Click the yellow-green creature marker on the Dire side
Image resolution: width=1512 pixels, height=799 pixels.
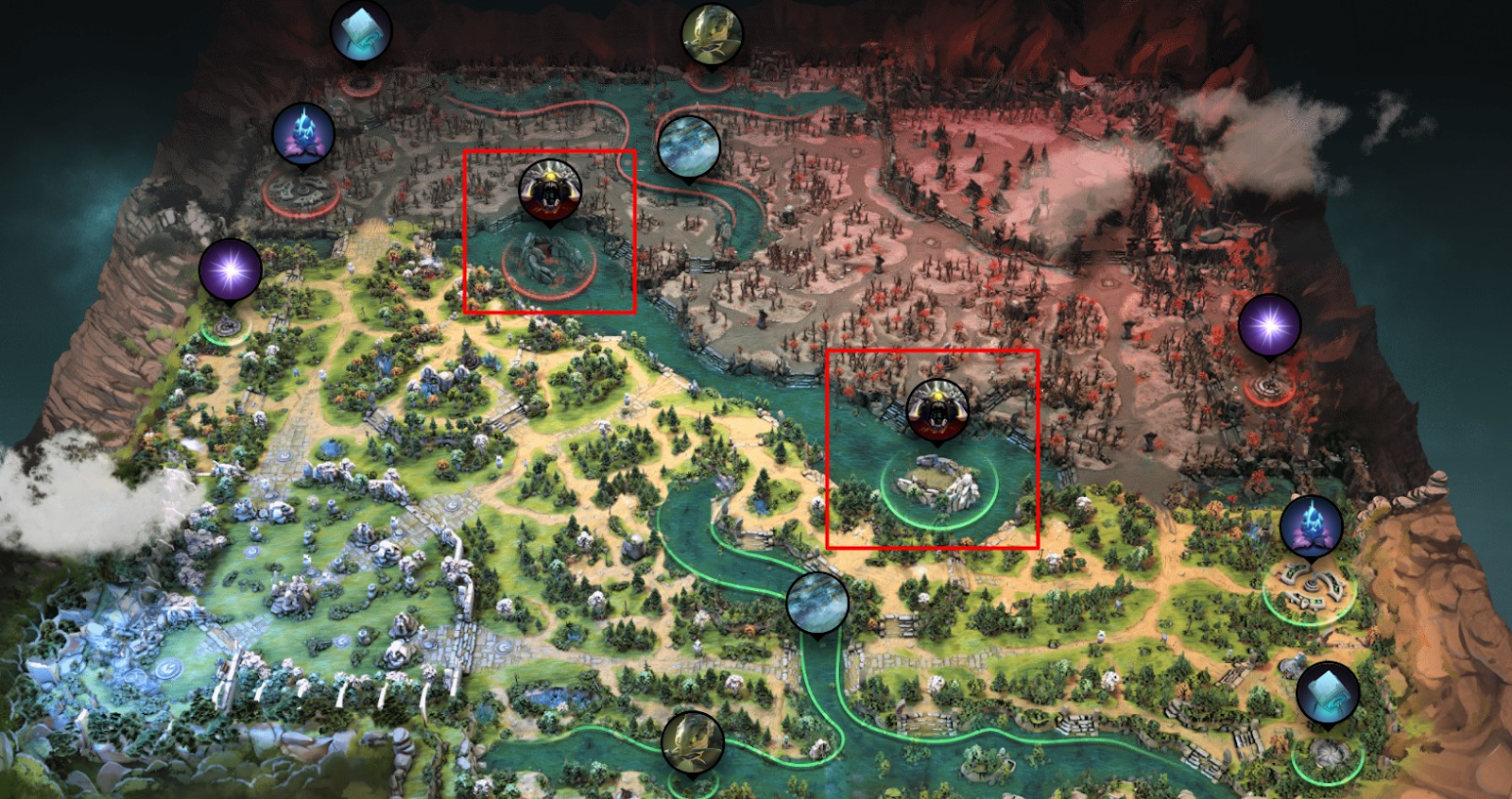(712, 34)
